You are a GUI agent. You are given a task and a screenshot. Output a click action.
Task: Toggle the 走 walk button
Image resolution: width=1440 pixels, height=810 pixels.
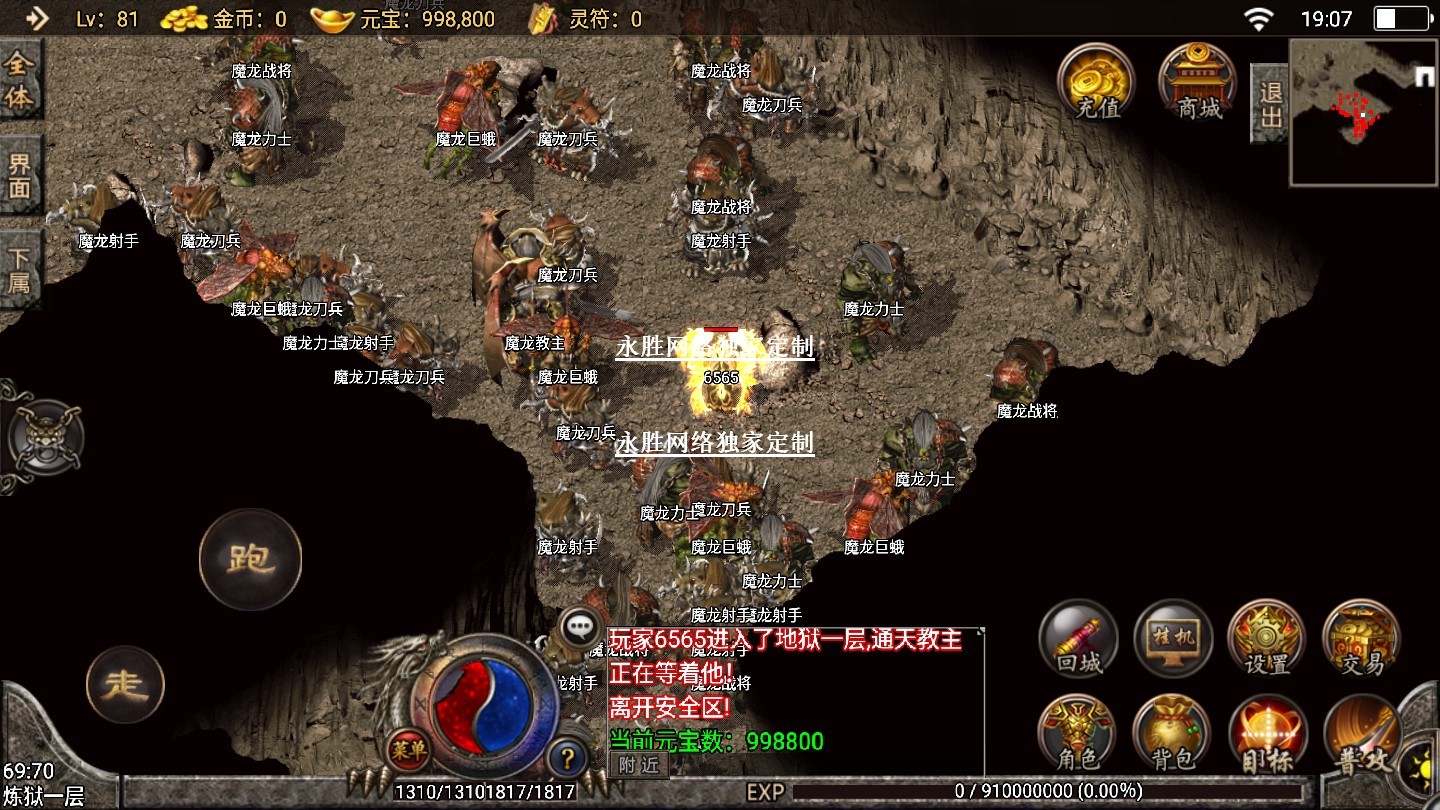click(125, 685)
